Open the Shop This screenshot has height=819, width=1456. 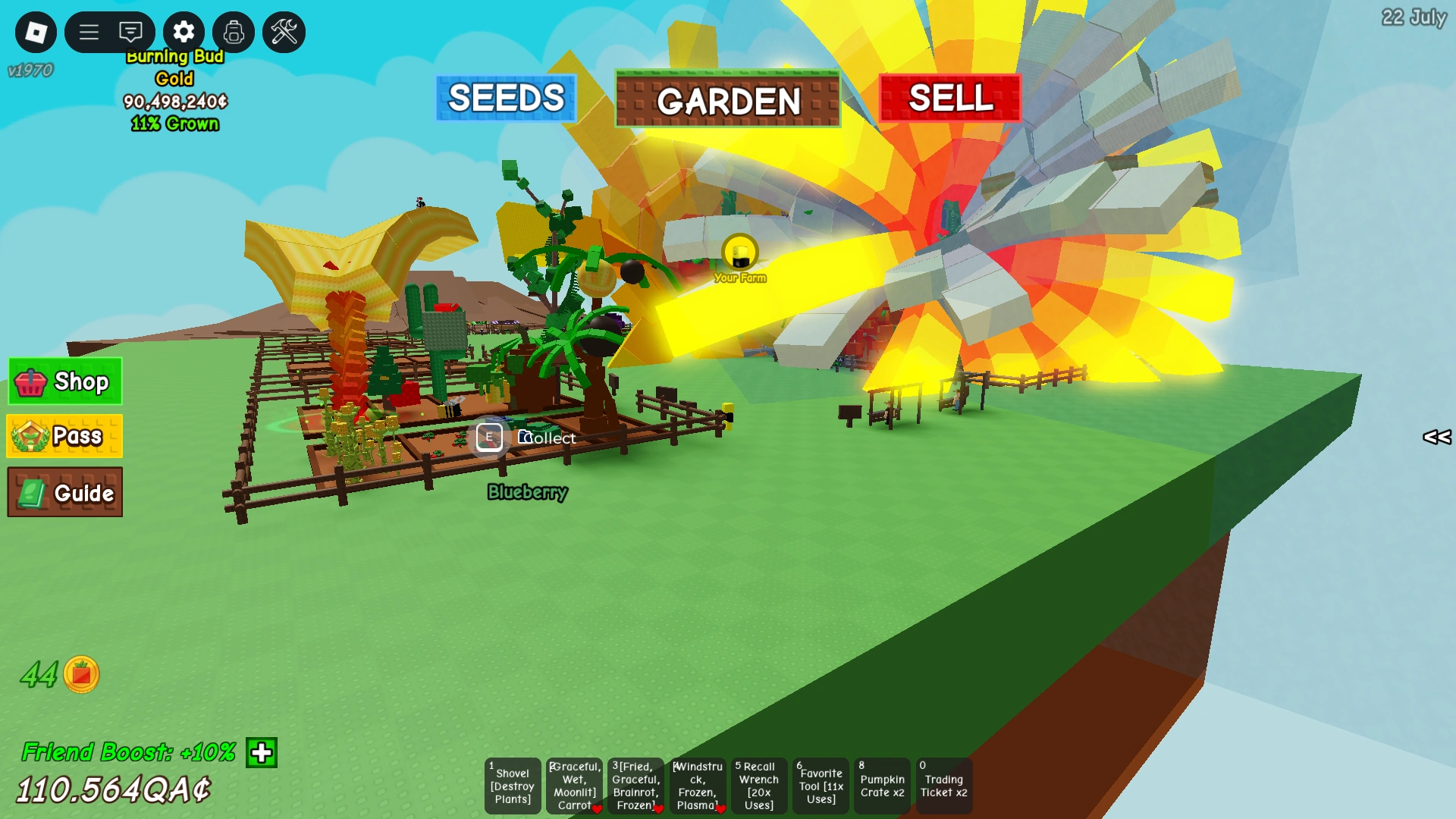[x=64, y=381]
